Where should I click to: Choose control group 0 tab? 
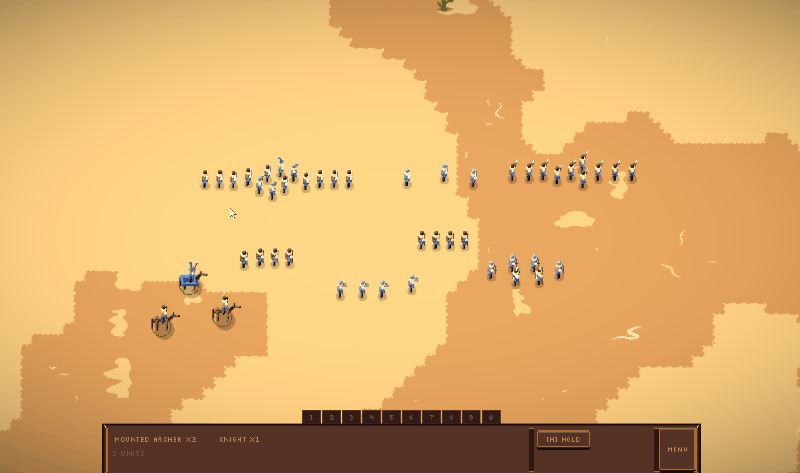coord(491,417)
